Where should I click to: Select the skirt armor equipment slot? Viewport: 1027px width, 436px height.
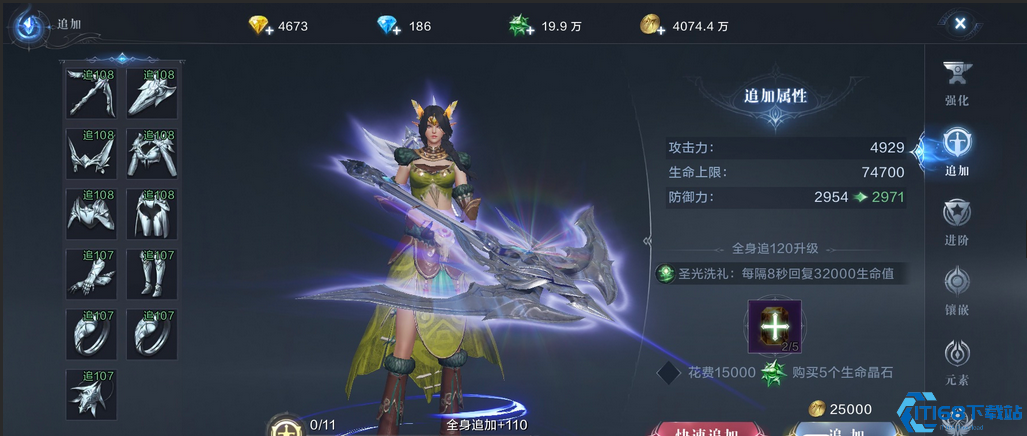point(152,214)
